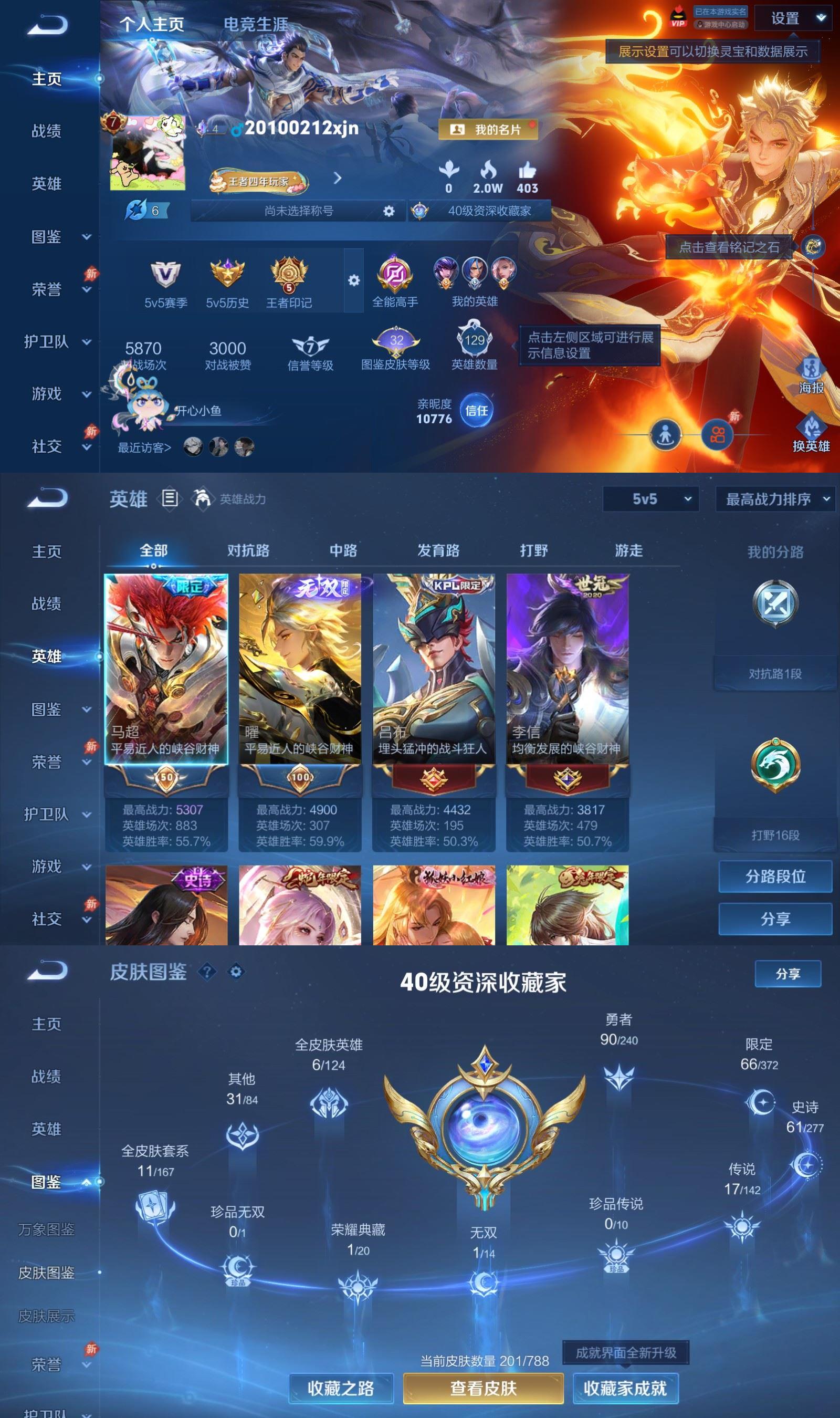Switch to the 电竞生涯 tab

point(256,23)
